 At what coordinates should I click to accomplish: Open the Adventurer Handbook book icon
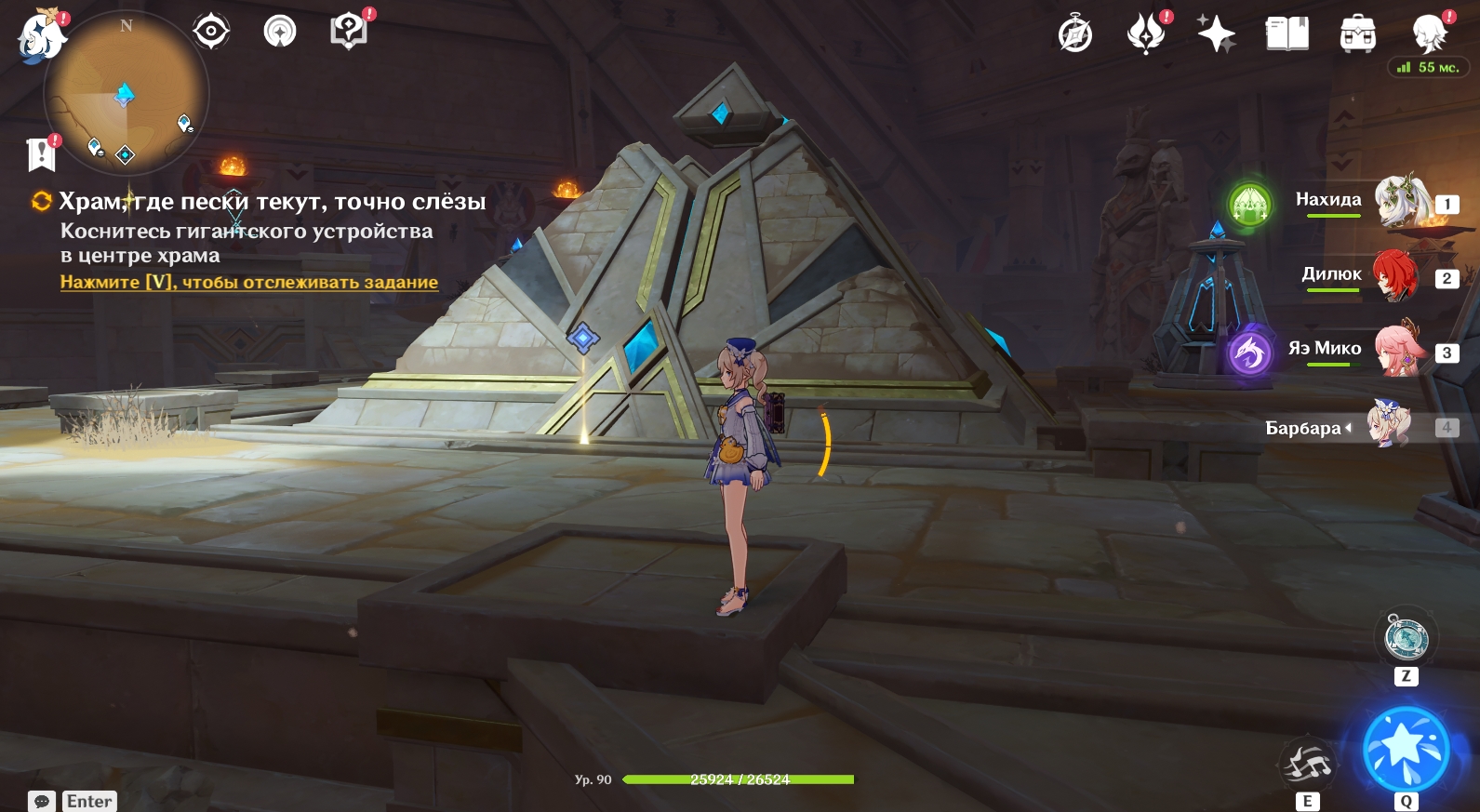tap(1287, 34)
